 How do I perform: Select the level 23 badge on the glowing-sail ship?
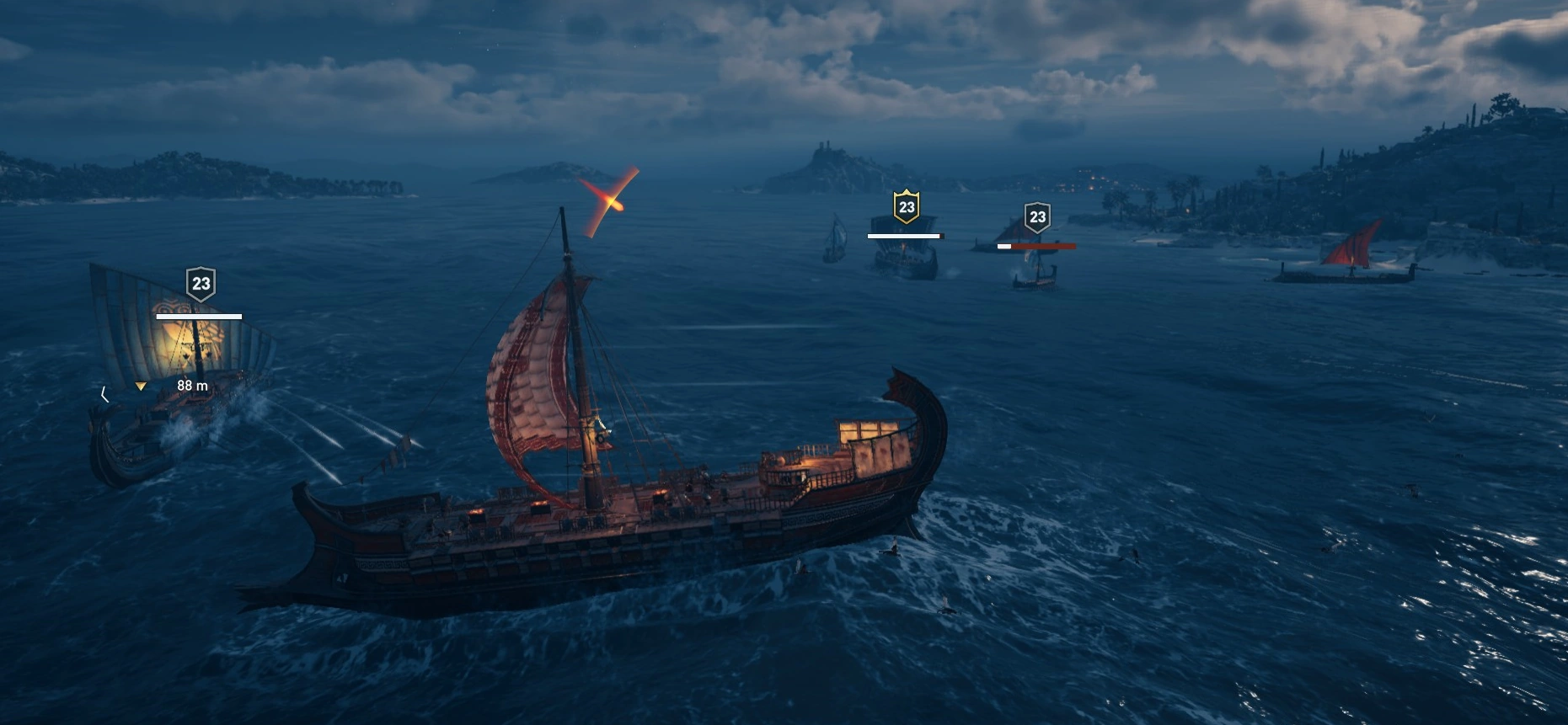pos(201,284)
